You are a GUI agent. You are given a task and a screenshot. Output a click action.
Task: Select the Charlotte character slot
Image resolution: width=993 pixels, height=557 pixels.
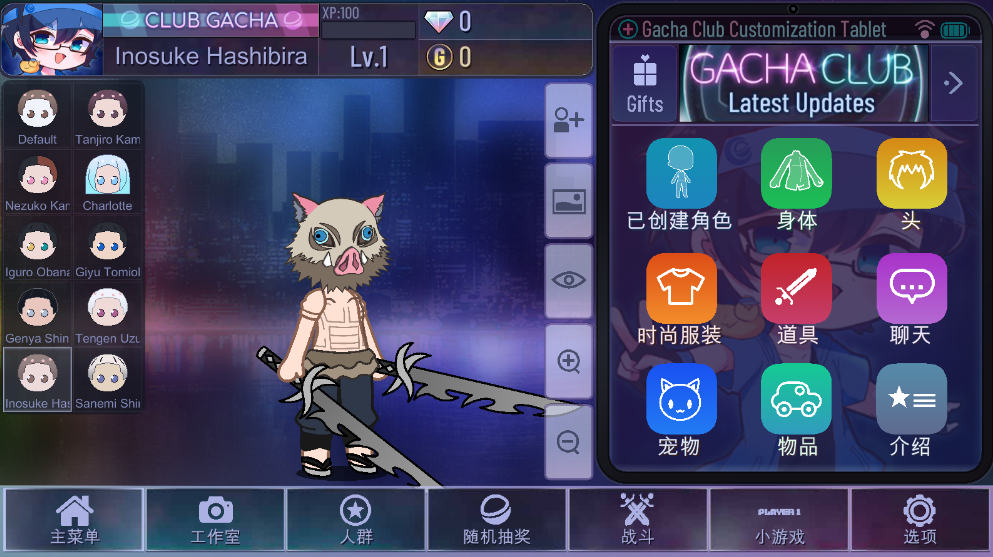[x=107, y=183]
